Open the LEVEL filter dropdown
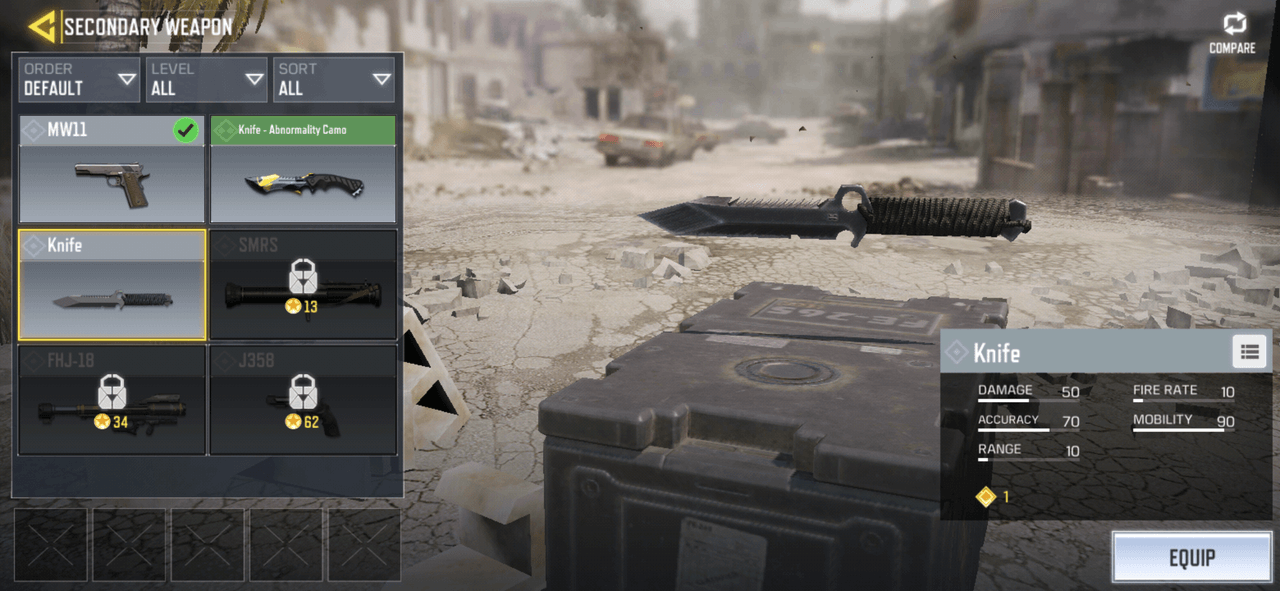Viewport: 1280px width, 591px height. pyautogui.click(x=206, y=79)
